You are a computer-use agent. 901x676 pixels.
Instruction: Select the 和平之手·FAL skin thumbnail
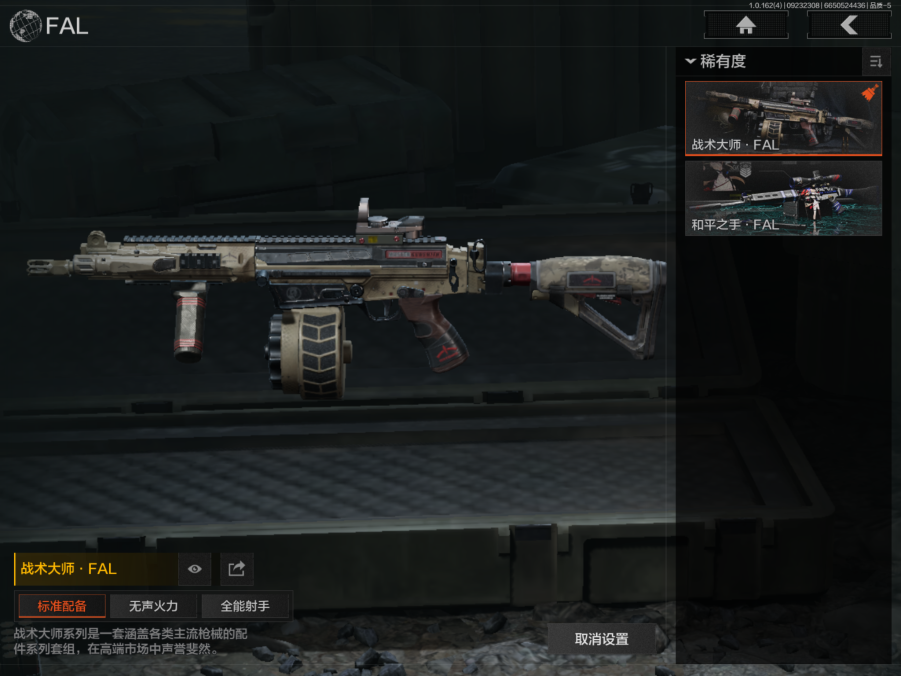[x=783, y=198]
